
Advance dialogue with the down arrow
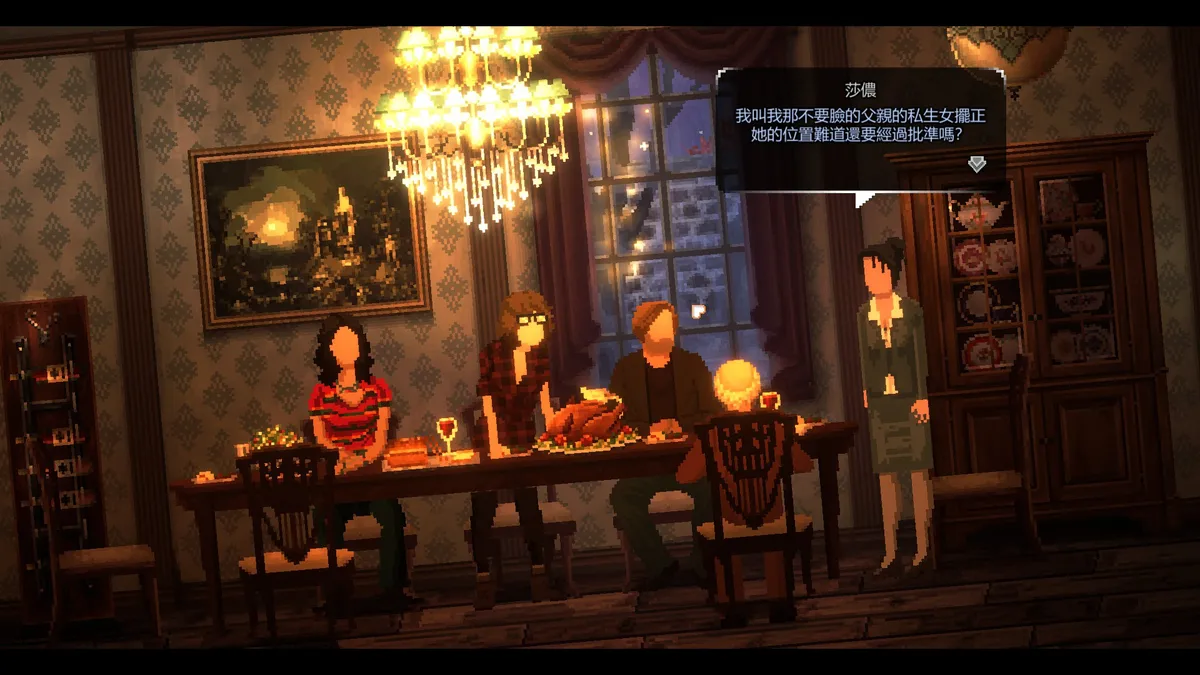click(x=976, y=164)
